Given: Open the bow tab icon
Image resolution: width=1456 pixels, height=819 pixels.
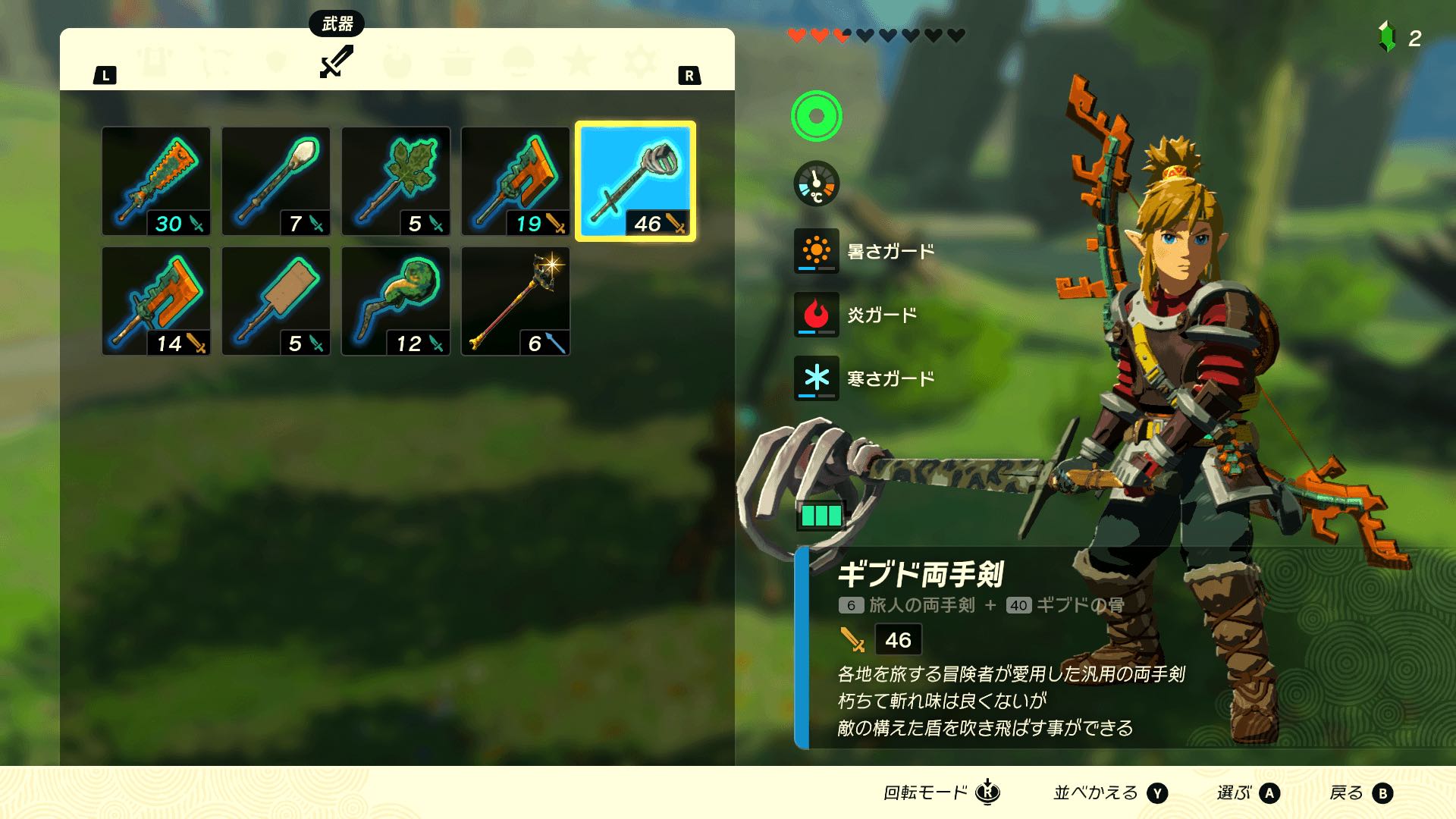Looking at the screenshot, I should (217, 62).
